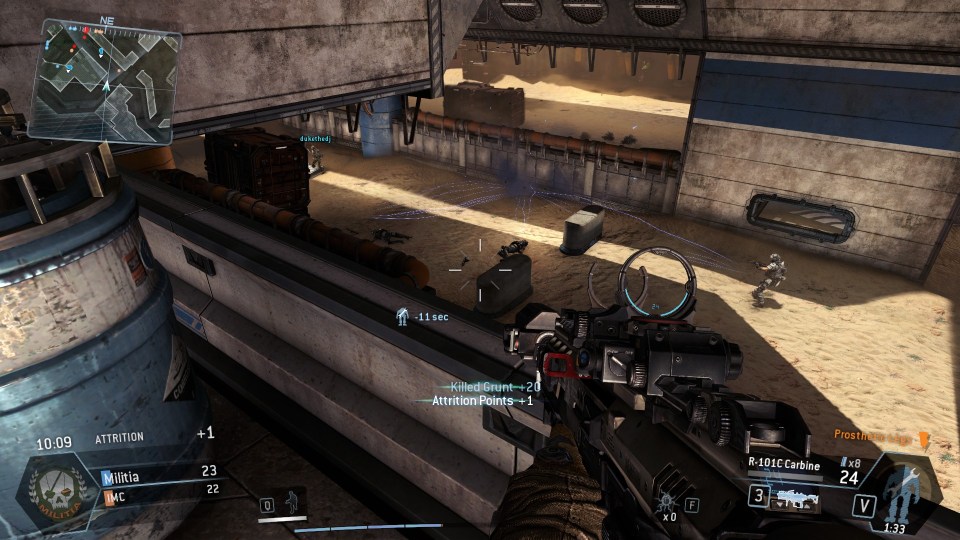
Task: Click the Titan countdown marker icon
Action: coord(402,315)
